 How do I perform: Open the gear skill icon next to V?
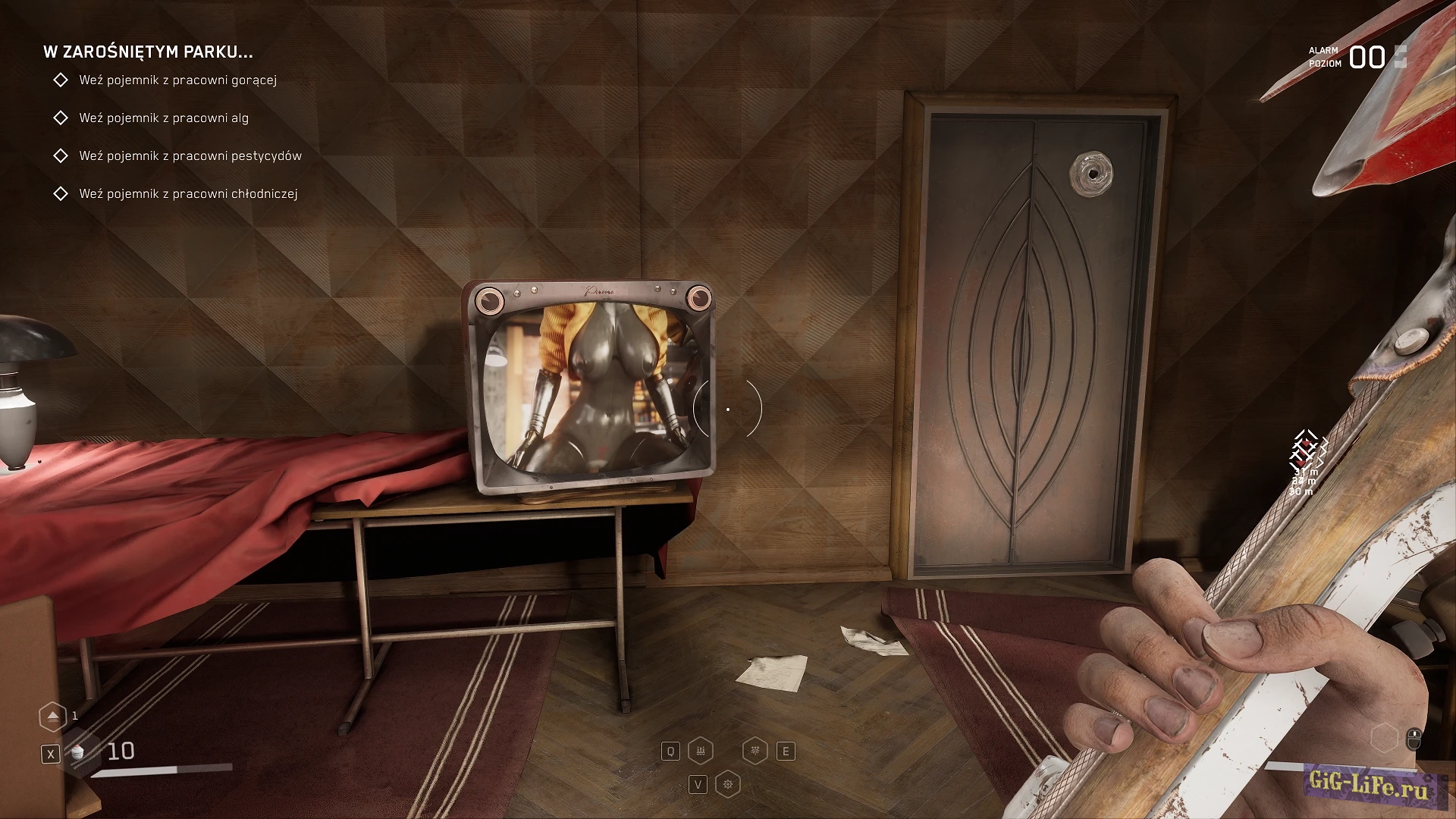[x=726, y=783]
